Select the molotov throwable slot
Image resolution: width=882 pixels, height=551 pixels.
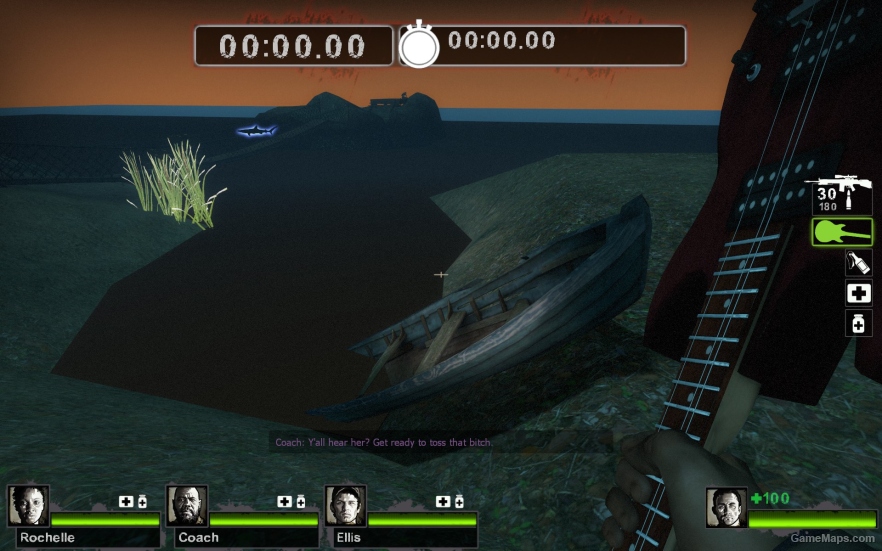[858, 263]
